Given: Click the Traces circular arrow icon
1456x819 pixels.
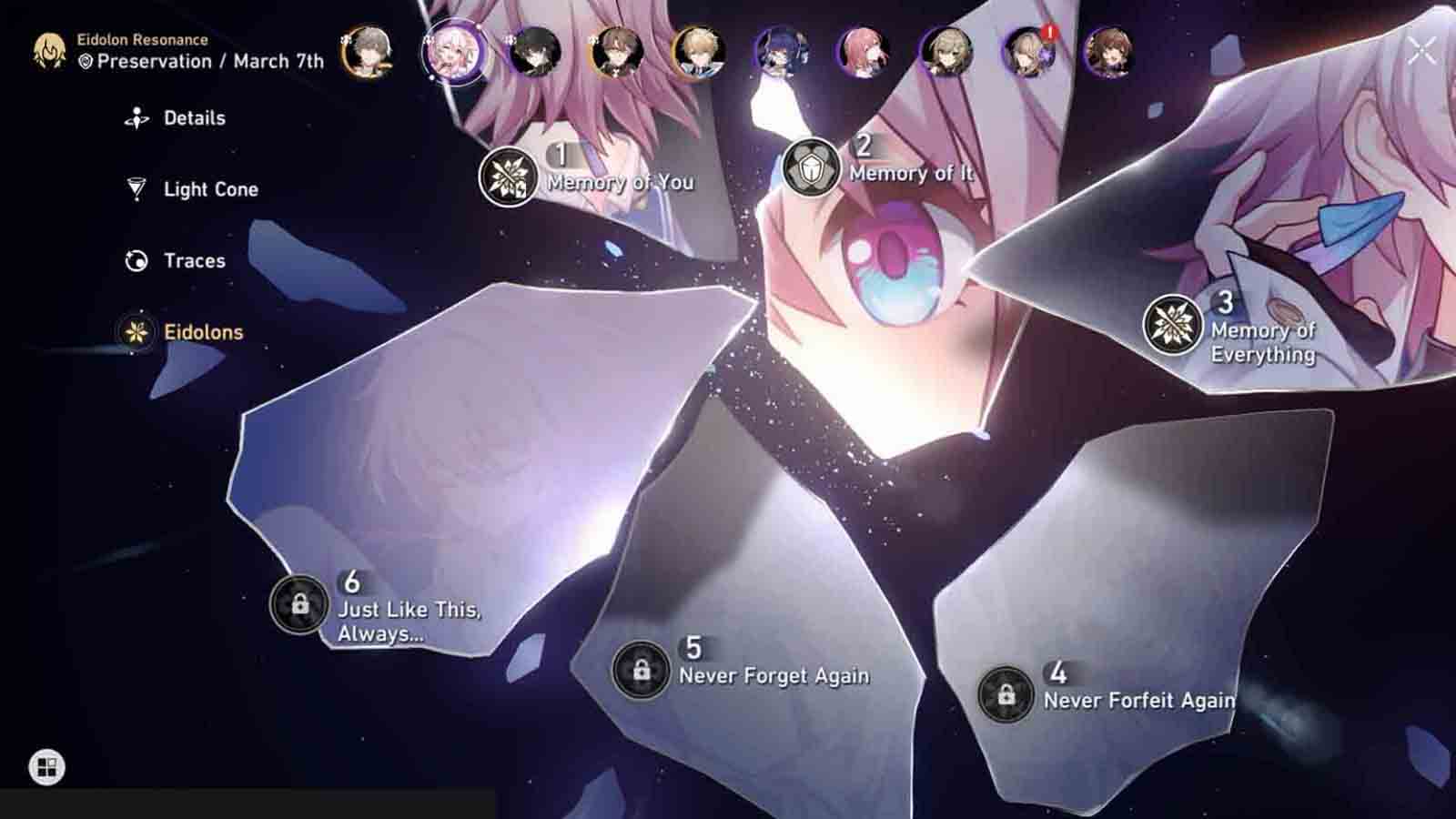Looking at the screenshot, I should click(136, 260).
